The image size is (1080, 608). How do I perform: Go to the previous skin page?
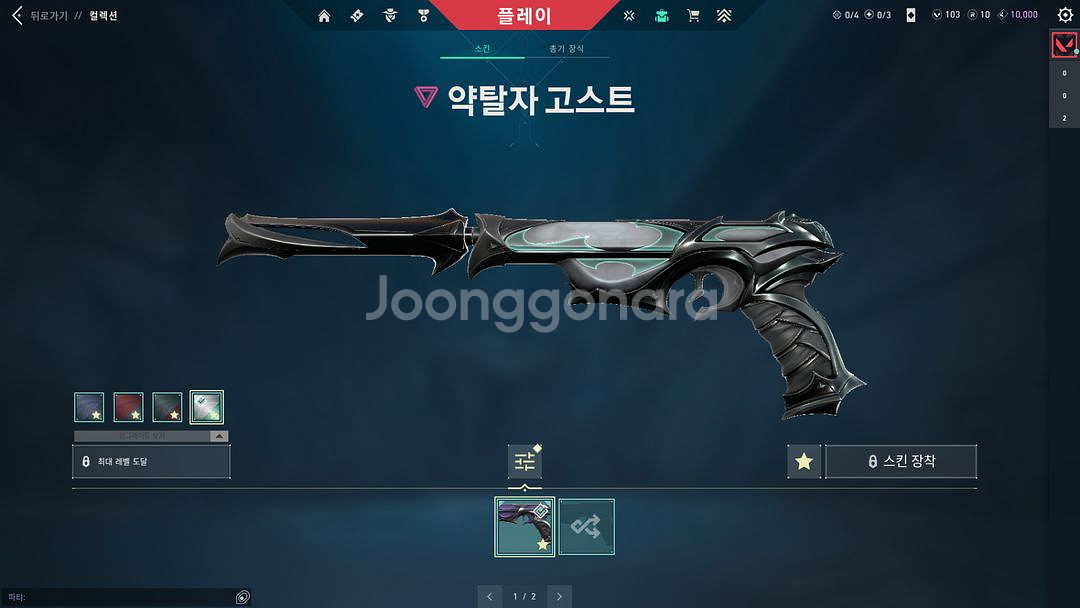(490, 596)
